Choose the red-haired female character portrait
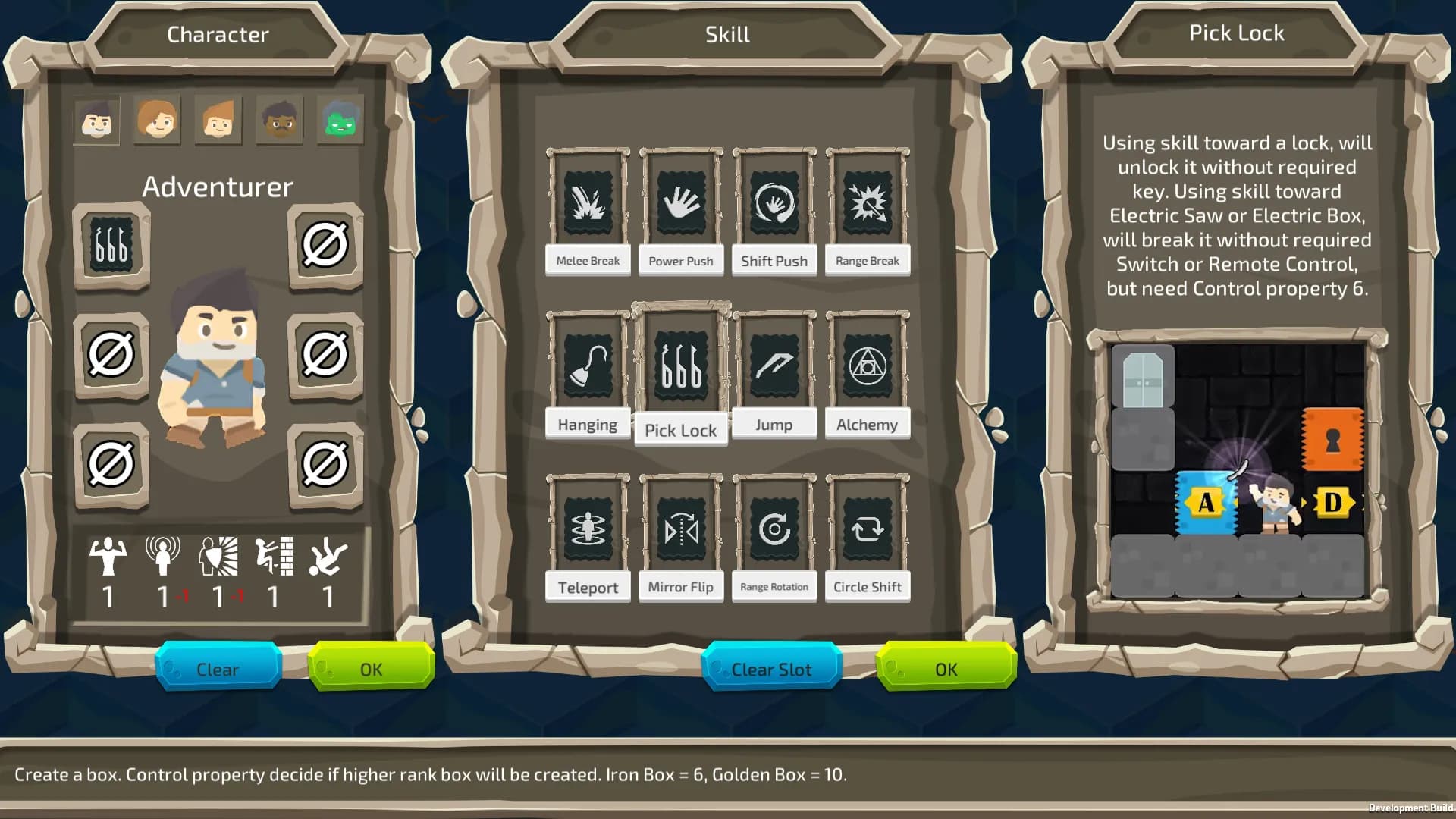 click(157, 120)
